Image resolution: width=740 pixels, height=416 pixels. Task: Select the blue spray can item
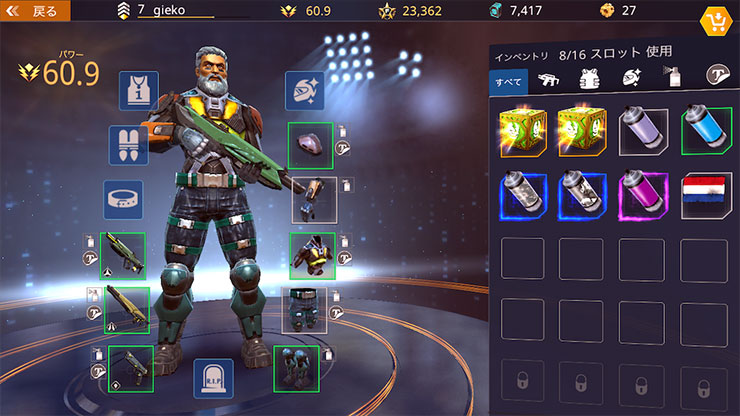[x=704, y=132]
